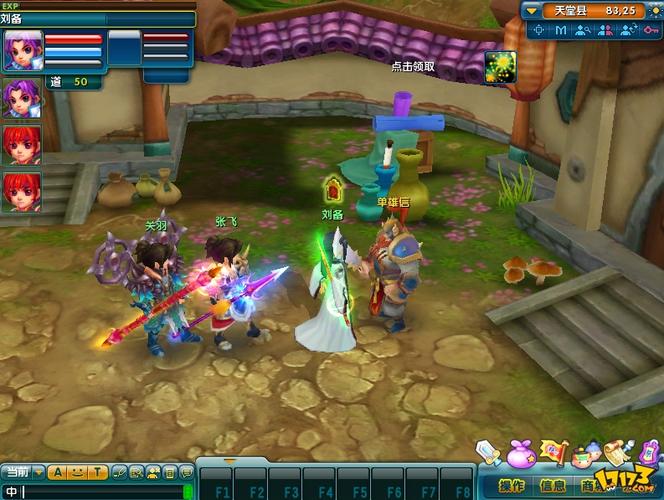The width and height of the screenshot is (664, 500).
Task: Click the pink key icon
Action: [650, 30]
